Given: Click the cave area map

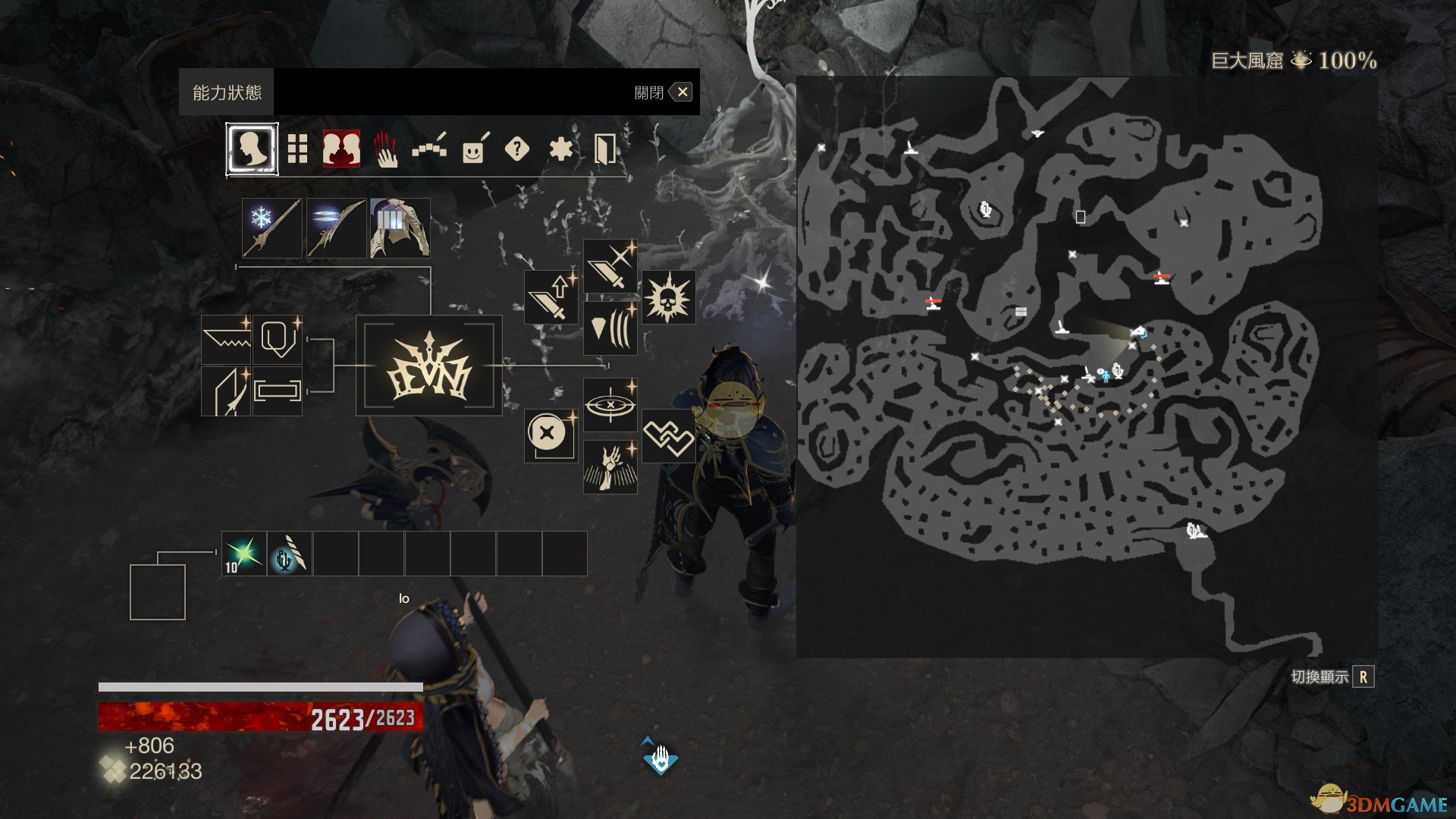Looking at the screenshot, I should pos(1086,366).
